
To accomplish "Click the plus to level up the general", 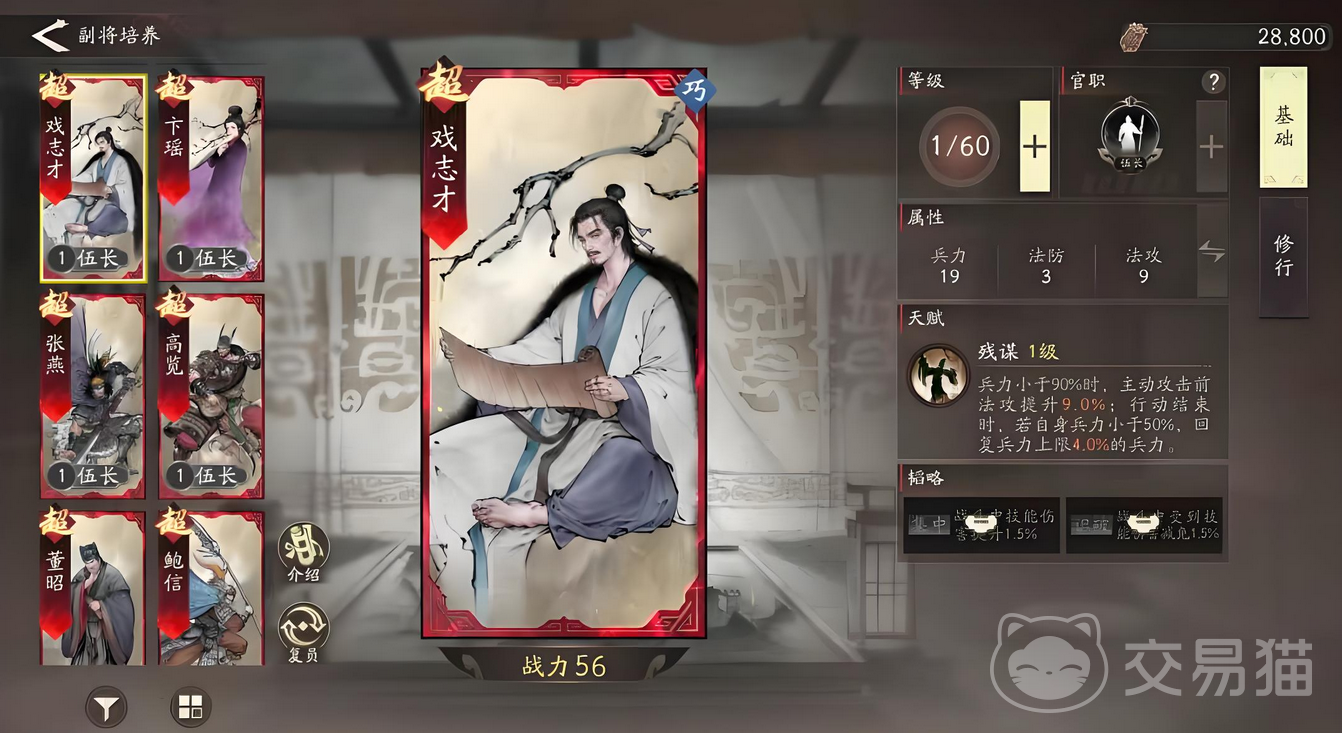I will pyautogui.click(x=1037, y=146).
